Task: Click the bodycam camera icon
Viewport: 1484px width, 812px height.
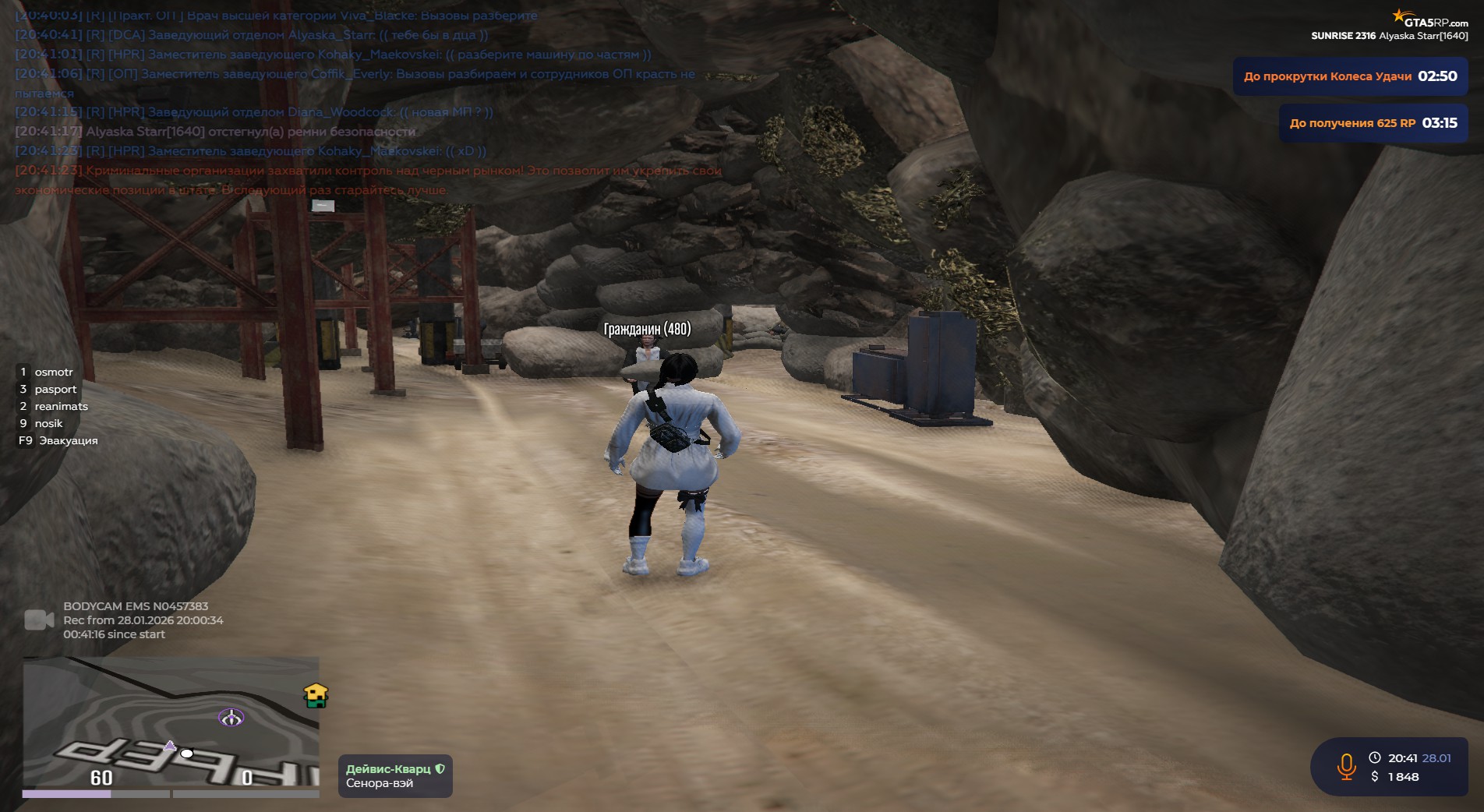Action: (39, 620)
